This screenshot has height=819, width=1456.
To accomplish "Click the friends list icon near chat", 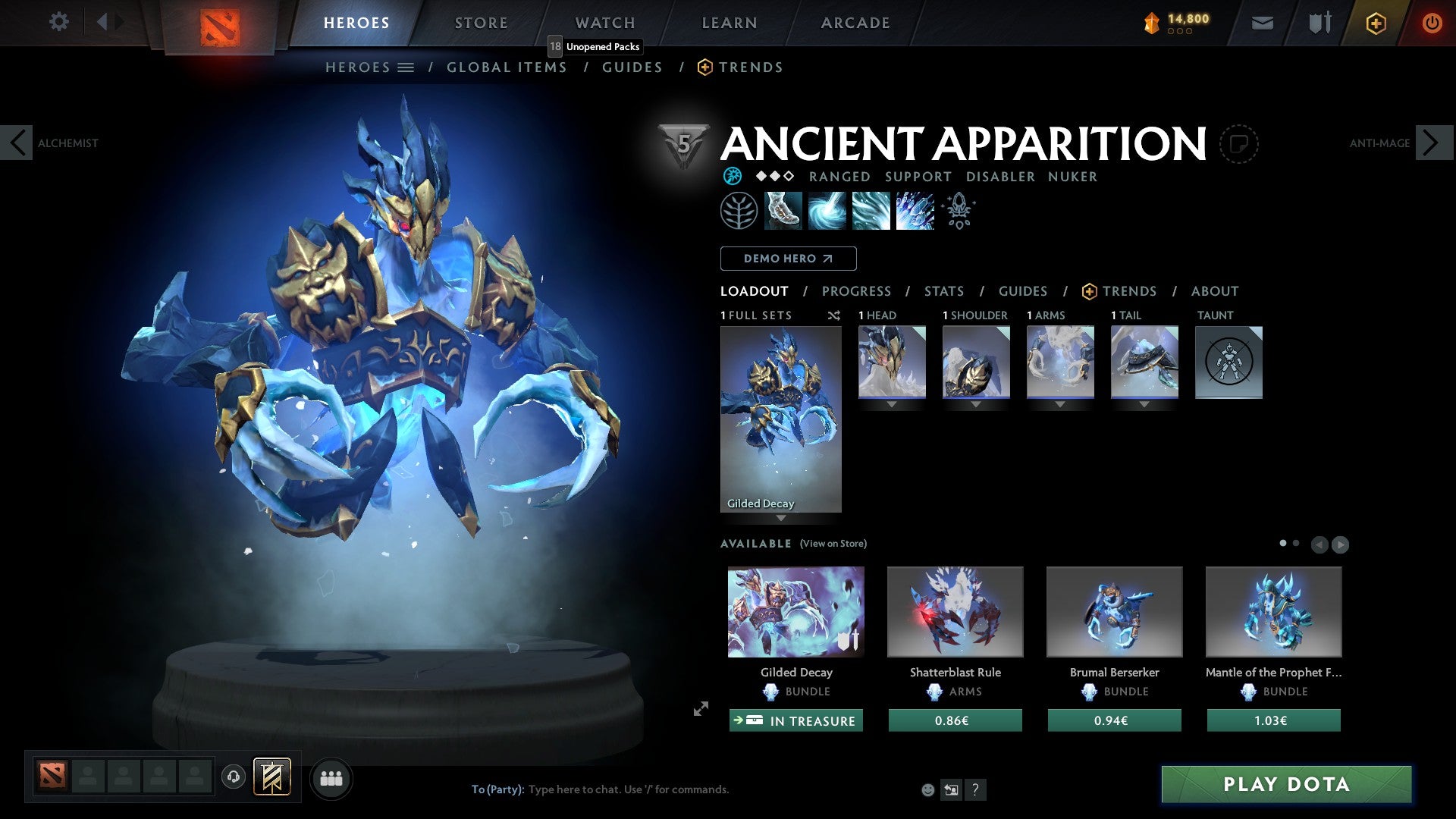I will (x=330, y=777).
